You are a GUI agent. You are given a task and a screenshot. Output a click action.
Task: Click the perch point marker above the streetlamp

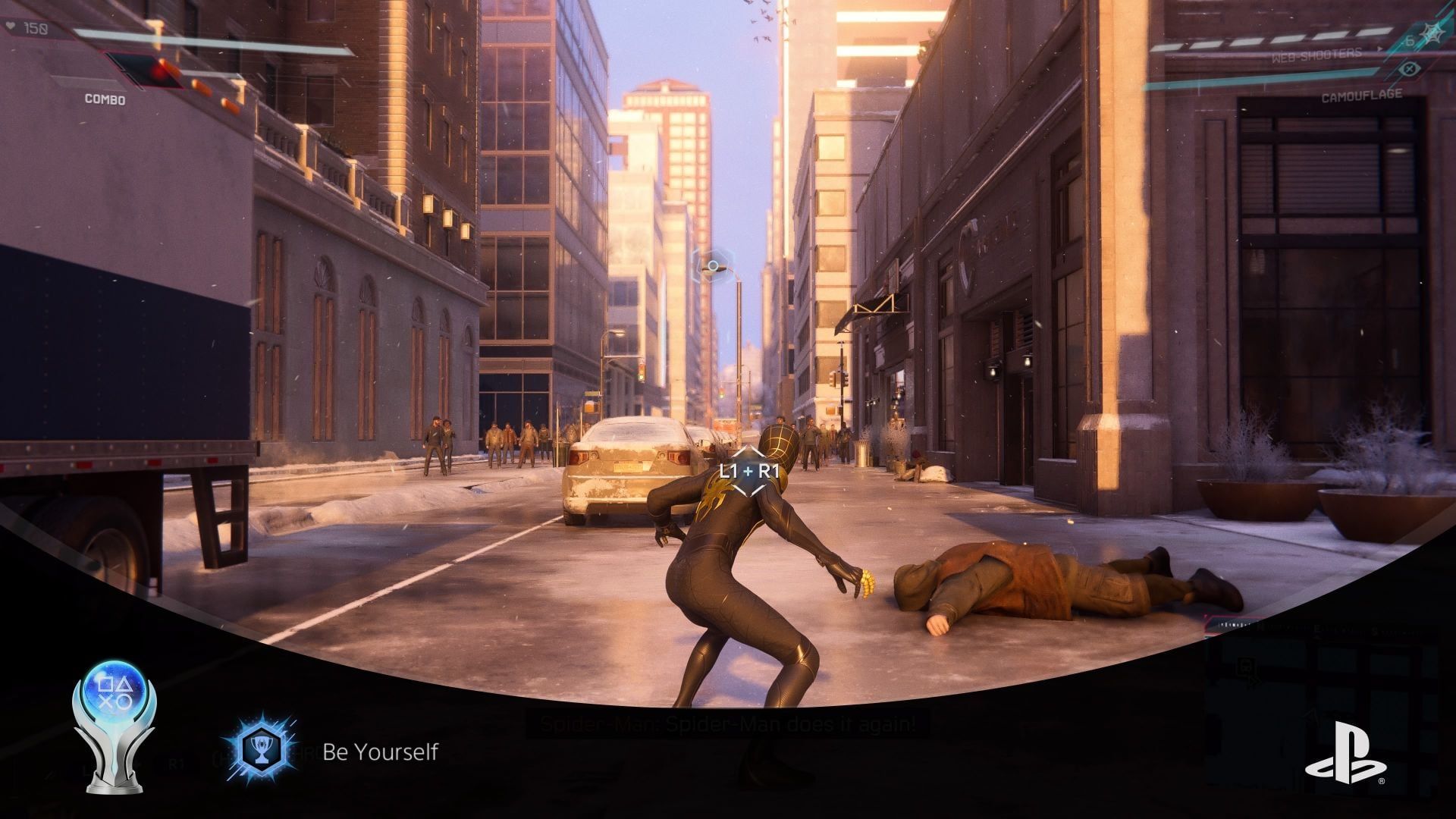tap(712, 266)
